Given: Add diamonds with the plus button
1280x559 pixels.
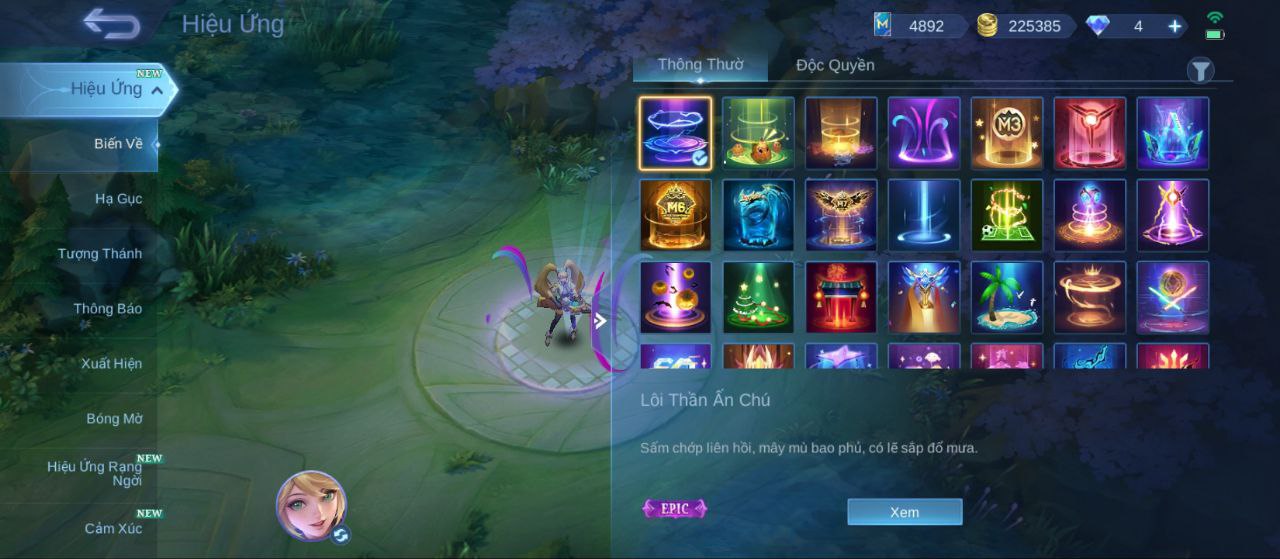Looking at the screenshot, I should coord(1175,26).
